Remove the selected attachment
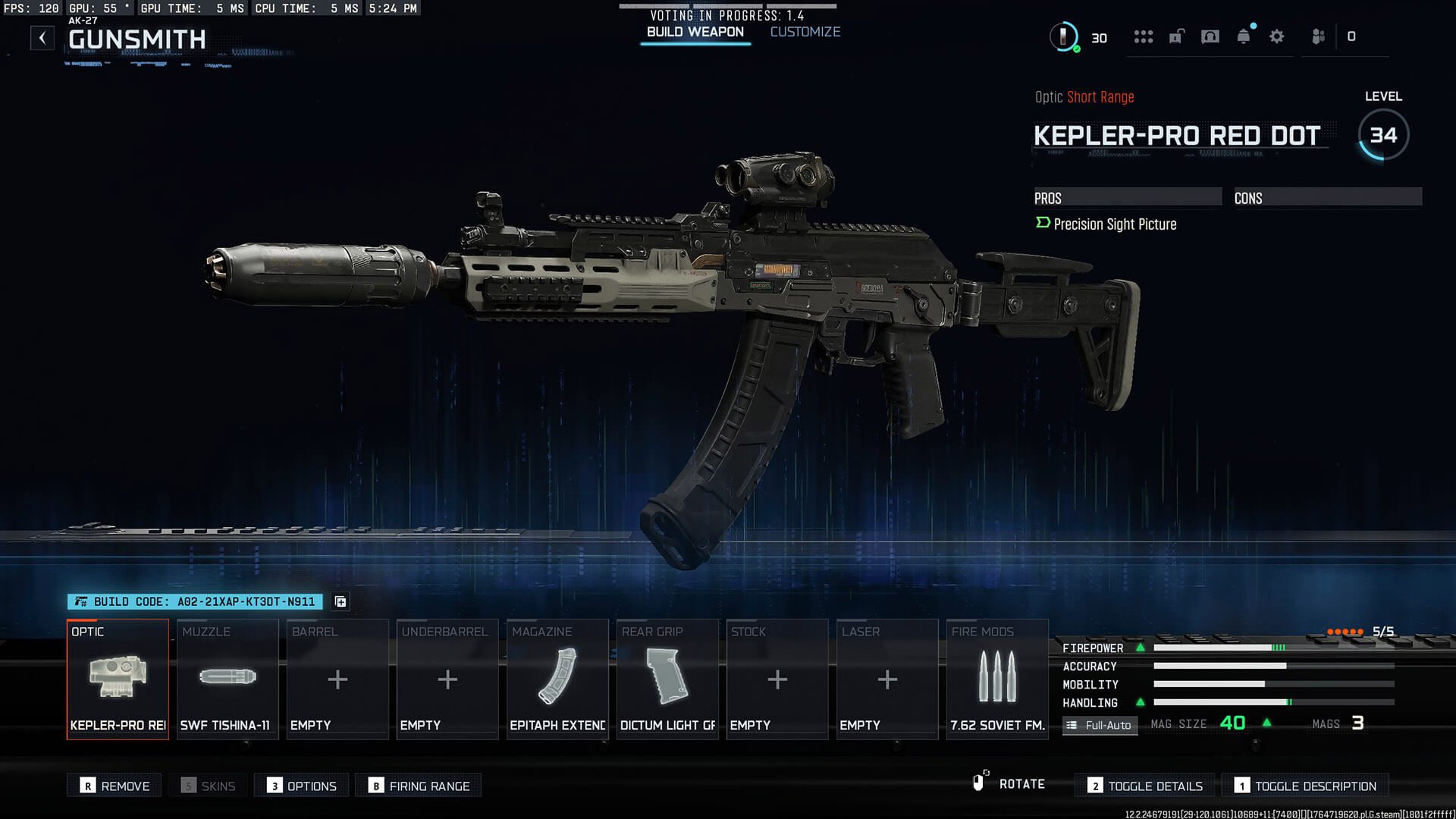The image size is (1456, 819). coord(115,786)
